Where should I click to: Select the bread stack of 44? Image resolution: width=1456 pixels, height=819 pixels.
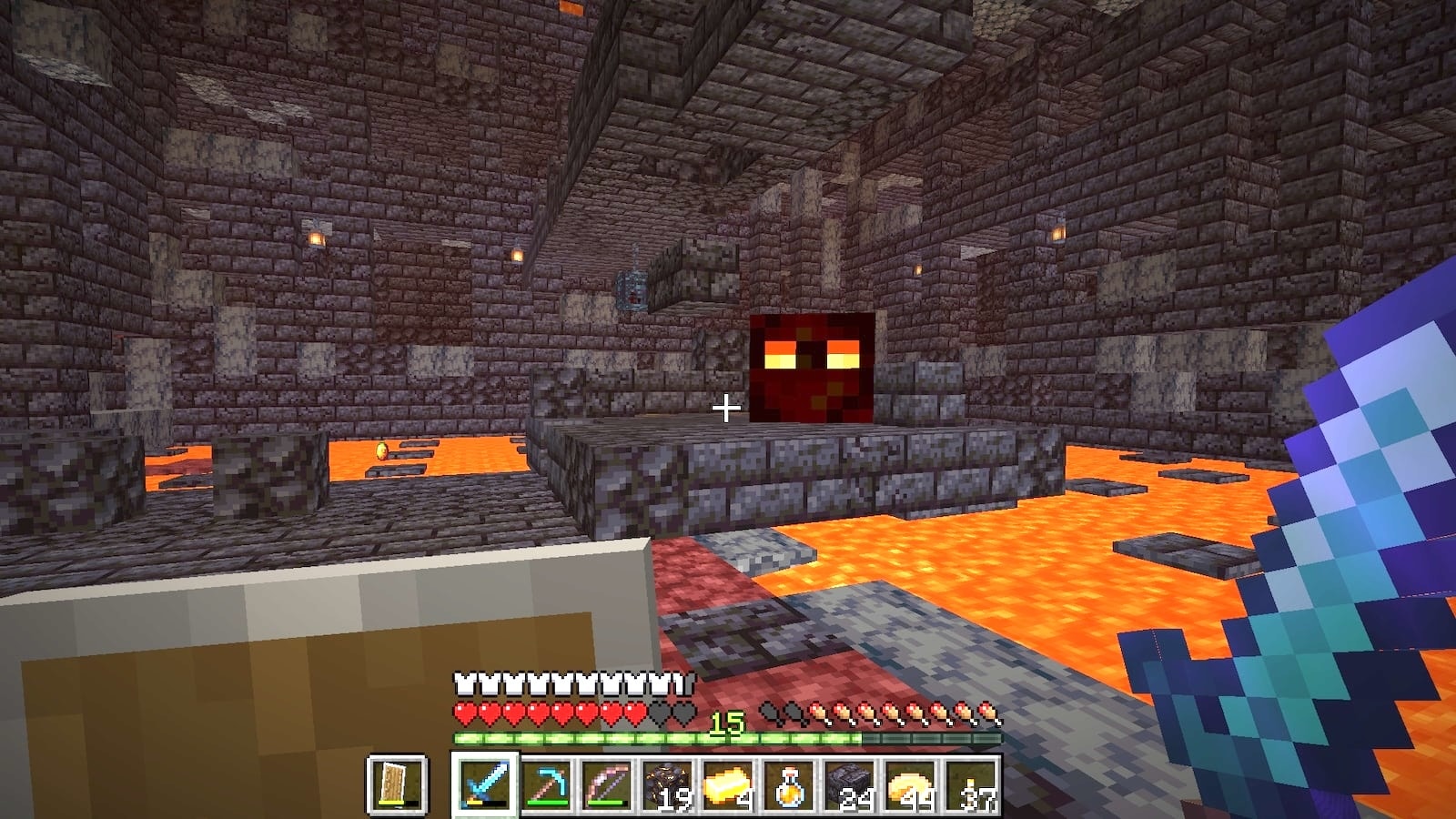(910, 784)
